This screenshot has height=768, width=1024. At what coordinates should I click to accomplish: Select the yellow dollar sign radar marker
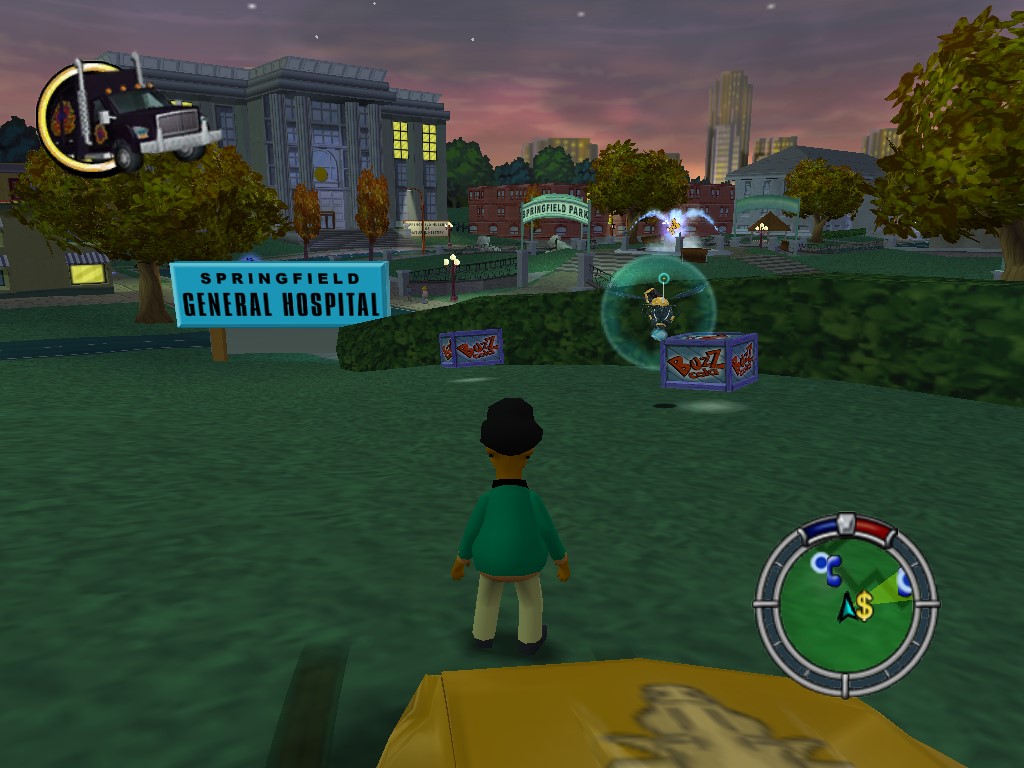(864, 606)
